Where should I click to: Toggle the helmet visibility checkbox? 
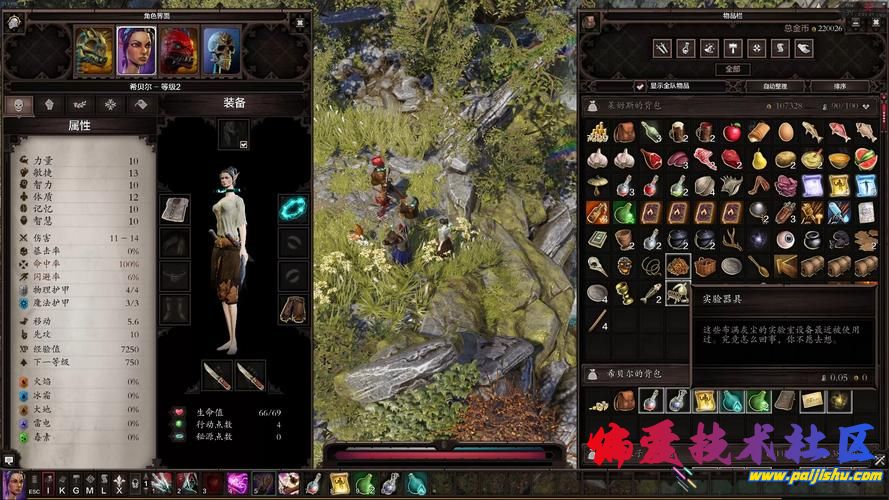coord(243,144)
